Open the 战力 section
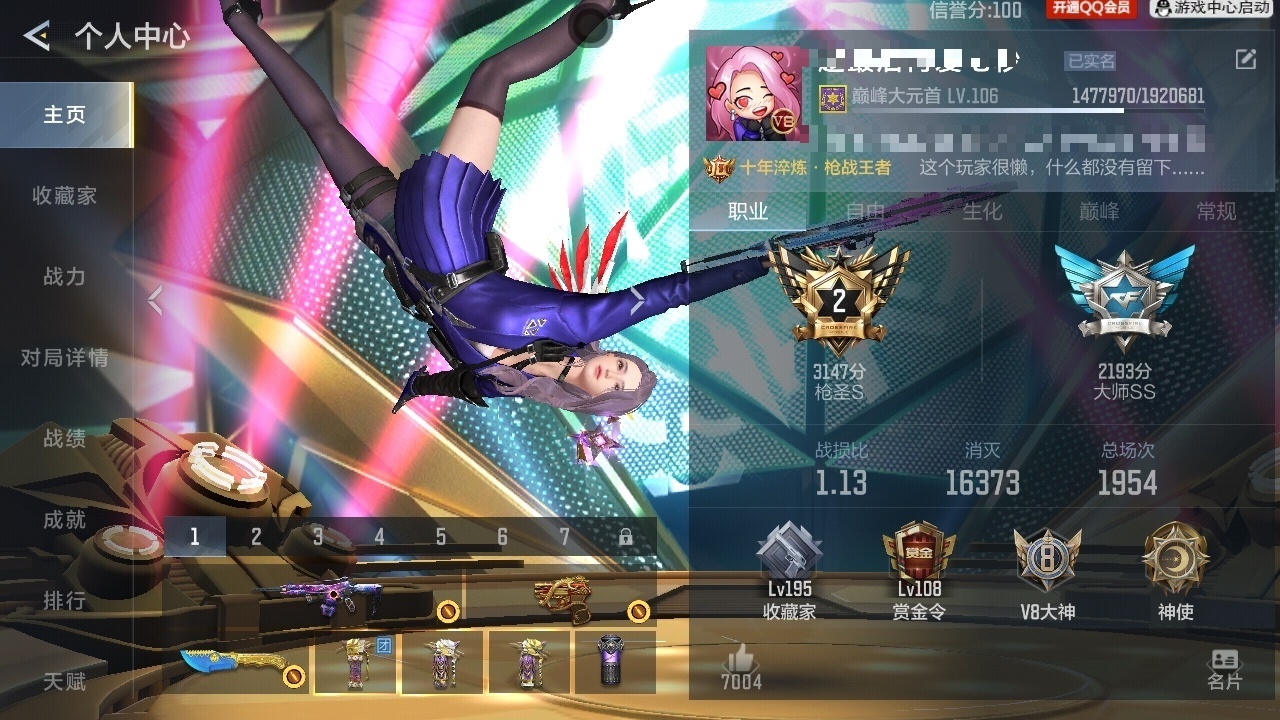The image size is (1280, 720). [65, 277]
